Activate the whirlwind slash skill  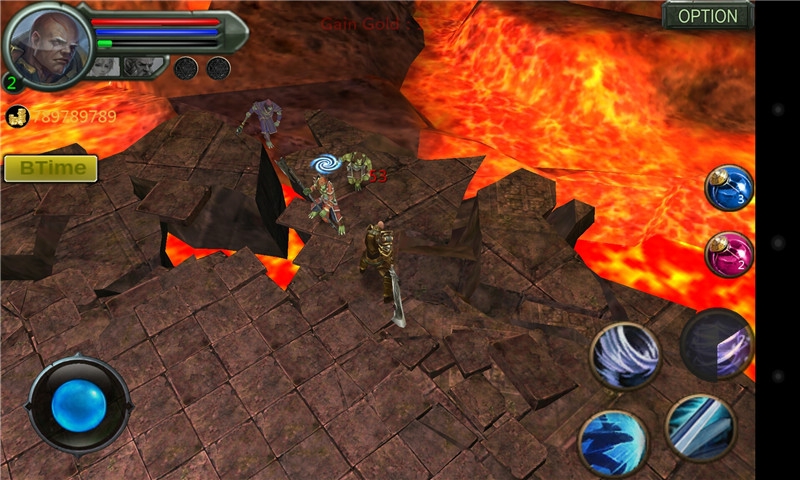[625, 355]
